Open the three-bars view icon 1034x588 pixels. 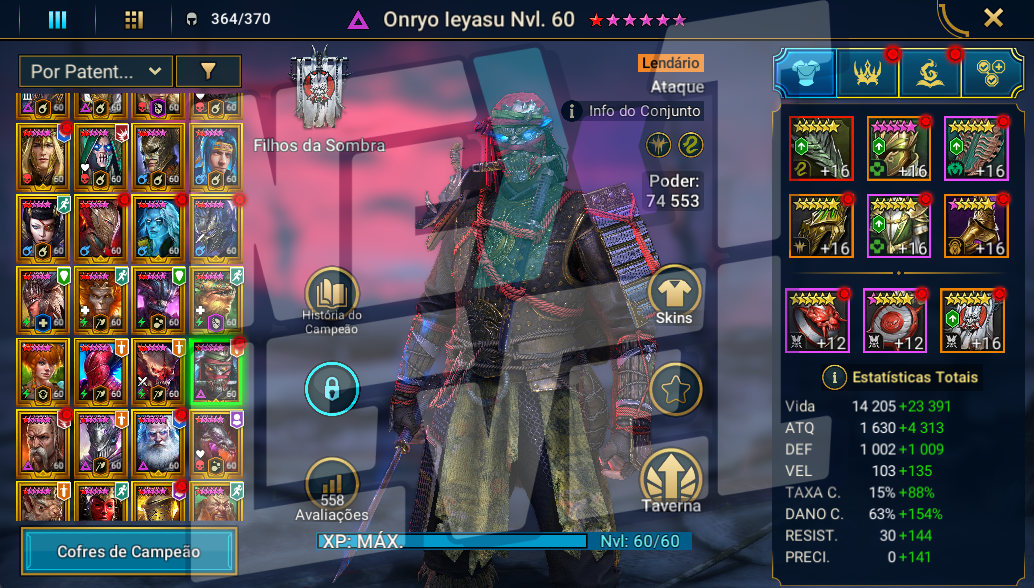[57, 20]
